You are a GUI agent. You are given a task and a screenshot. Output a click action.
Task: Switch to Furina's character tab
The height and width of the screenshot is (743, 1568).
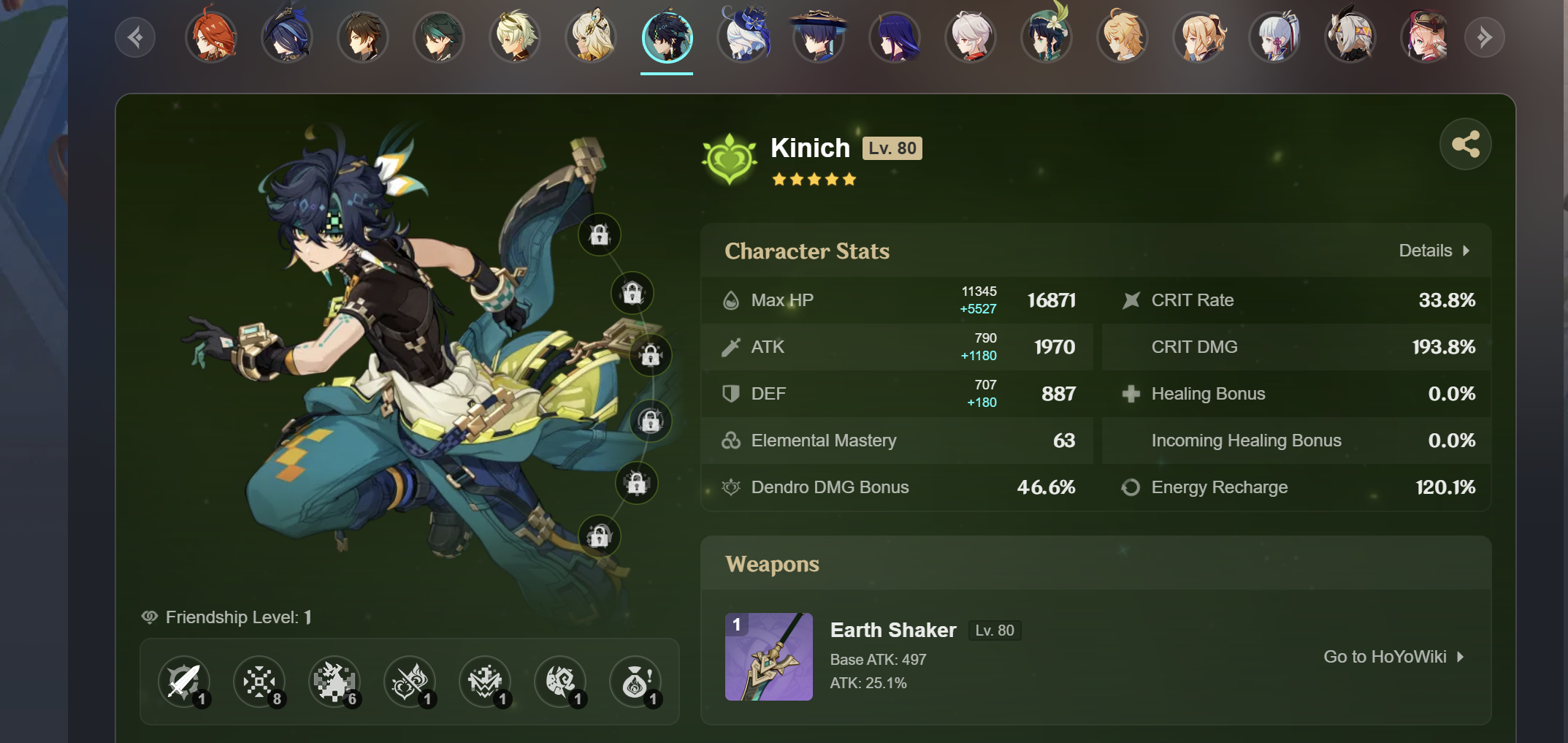[743, 37]
